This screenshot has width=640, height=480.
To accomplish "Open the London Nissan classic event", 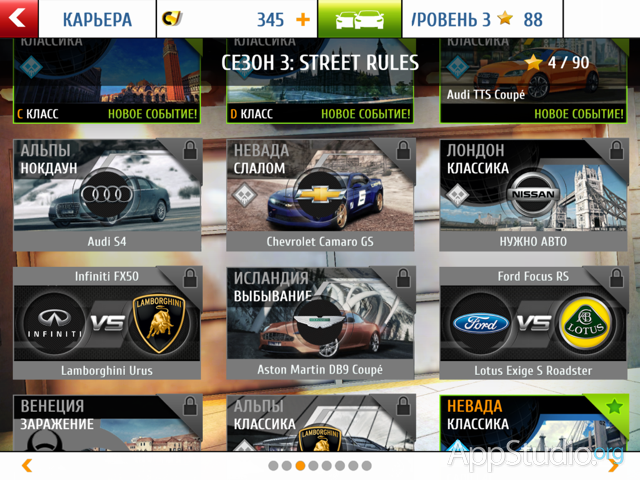I will [x=533, y=195].
